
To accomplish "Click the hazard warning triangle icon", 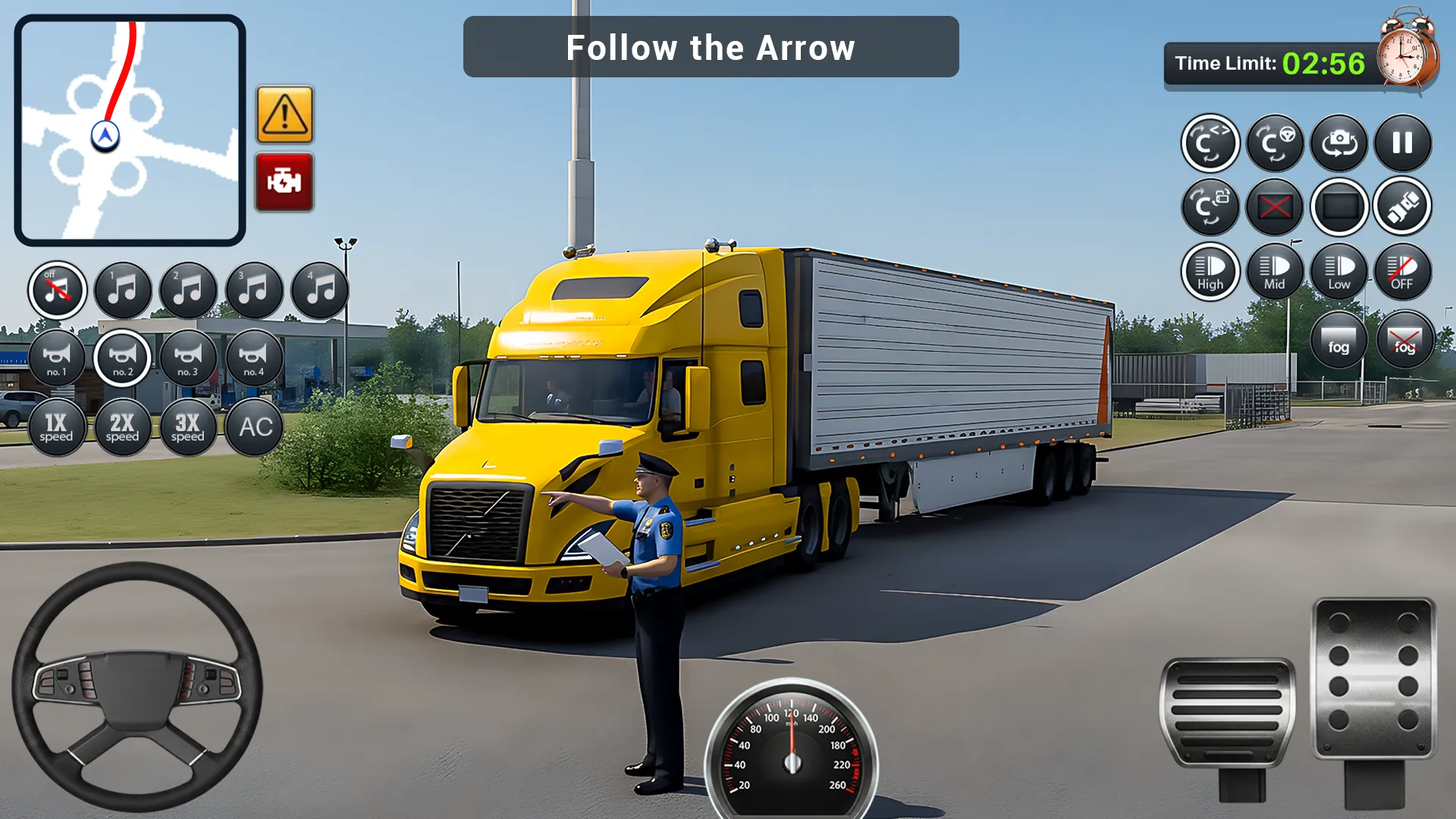I will tap(284, 115).
